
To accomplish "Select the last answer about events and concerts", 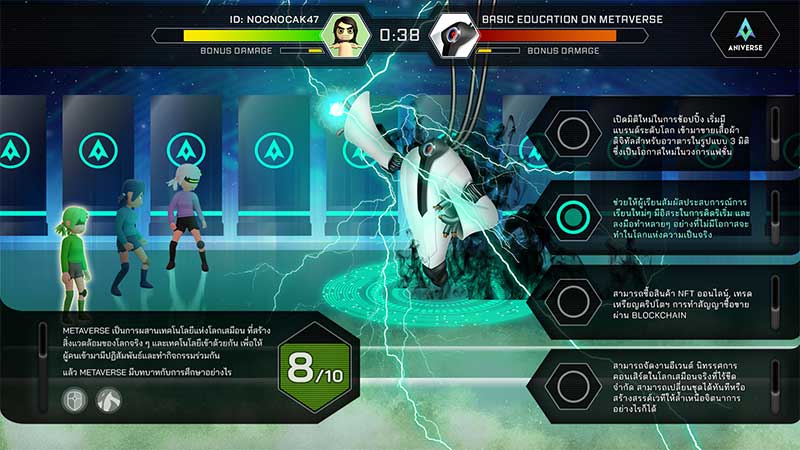I will click(x=572, y=383).
